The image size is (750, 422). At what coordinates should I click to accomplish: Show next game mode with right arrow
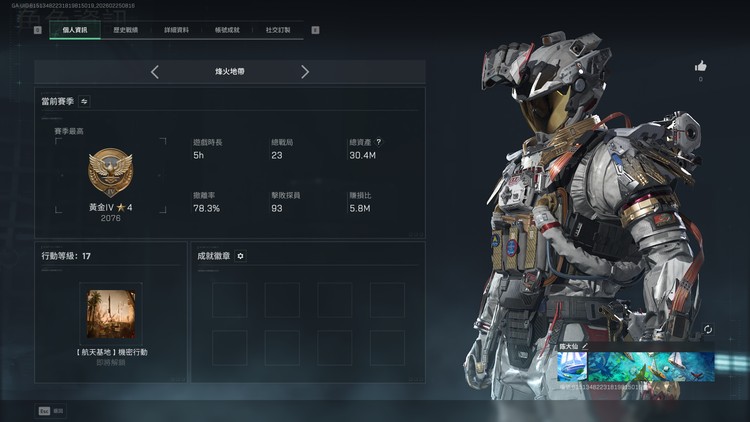point(305,72)
